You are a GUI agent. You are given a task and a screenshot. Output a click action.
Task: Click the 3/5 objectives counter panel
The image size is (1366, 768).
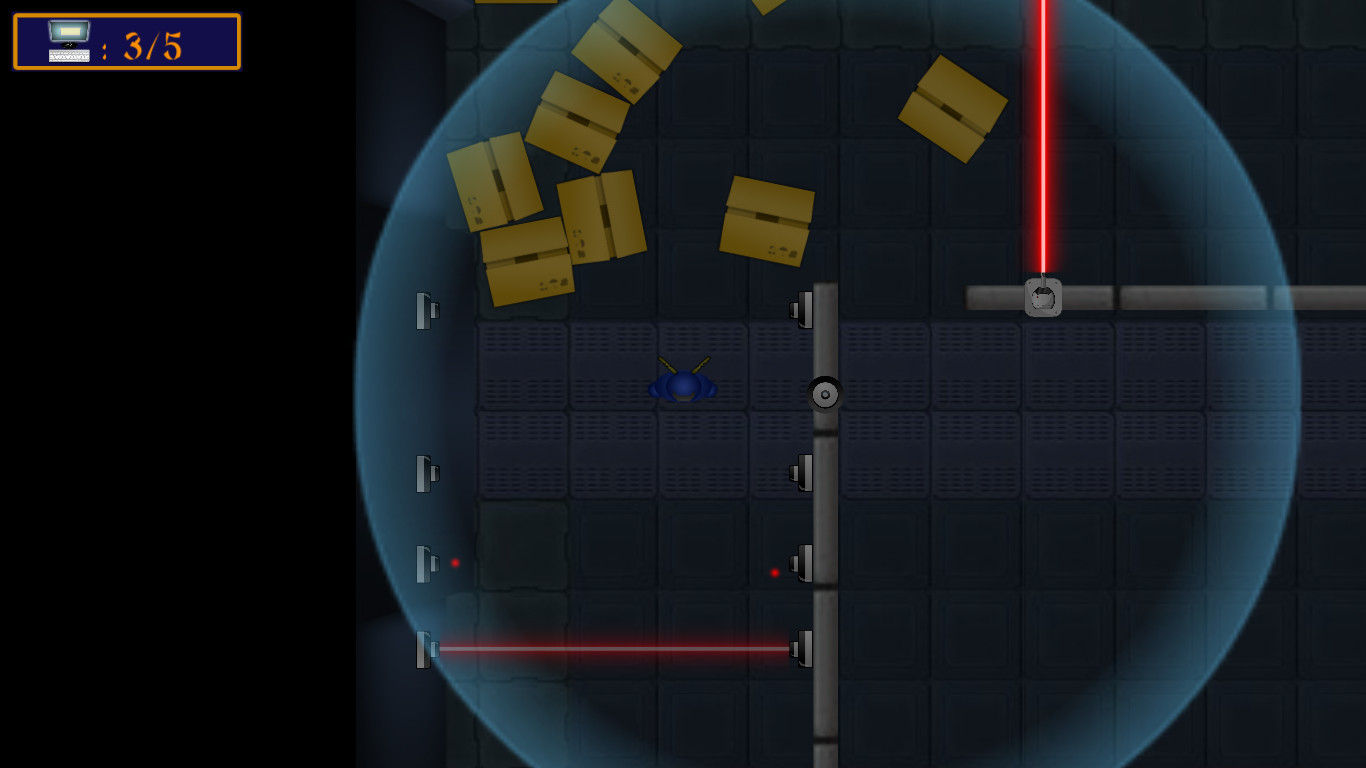(x=126, y=41)
